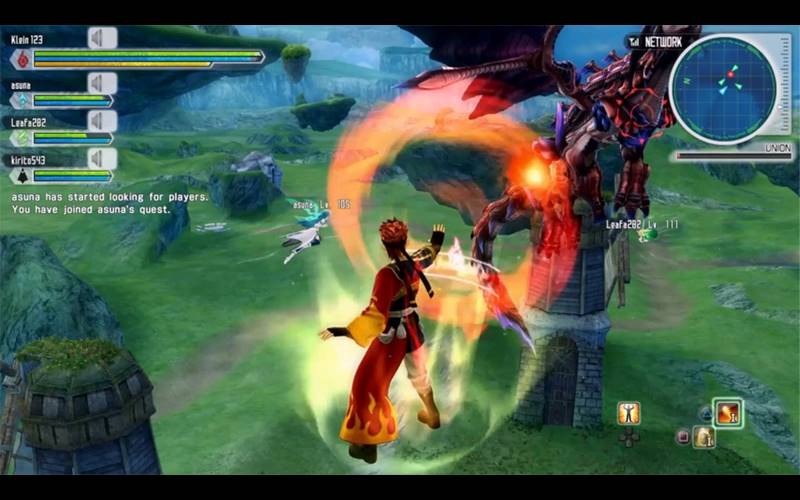The width and height of the screenshot is (800, 500).
Task: Click the red enemy marker on the radar
Action: coord(731,73)
